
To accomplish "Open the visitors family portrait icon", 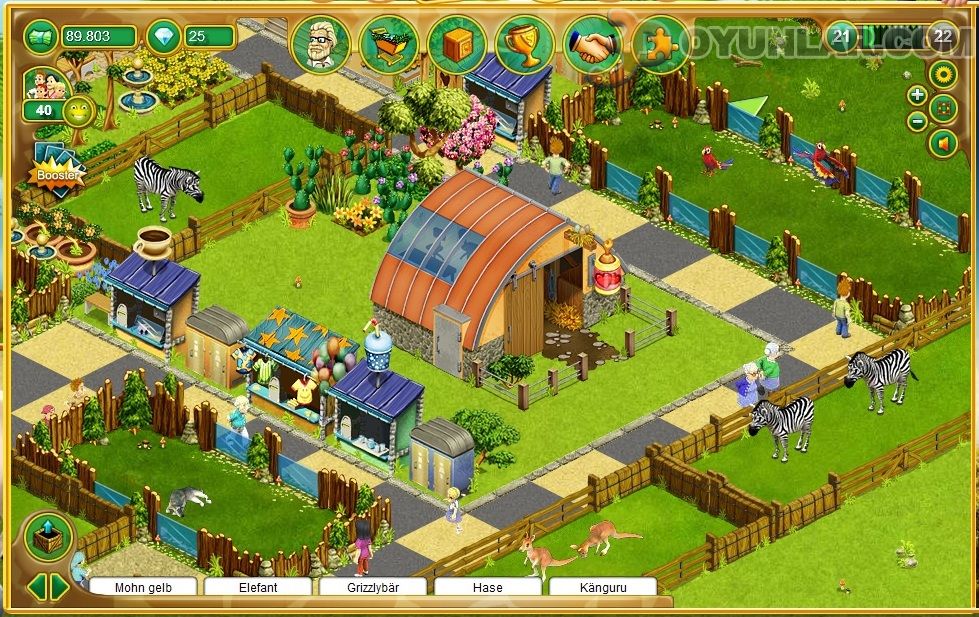I will [x=43, y=83].
